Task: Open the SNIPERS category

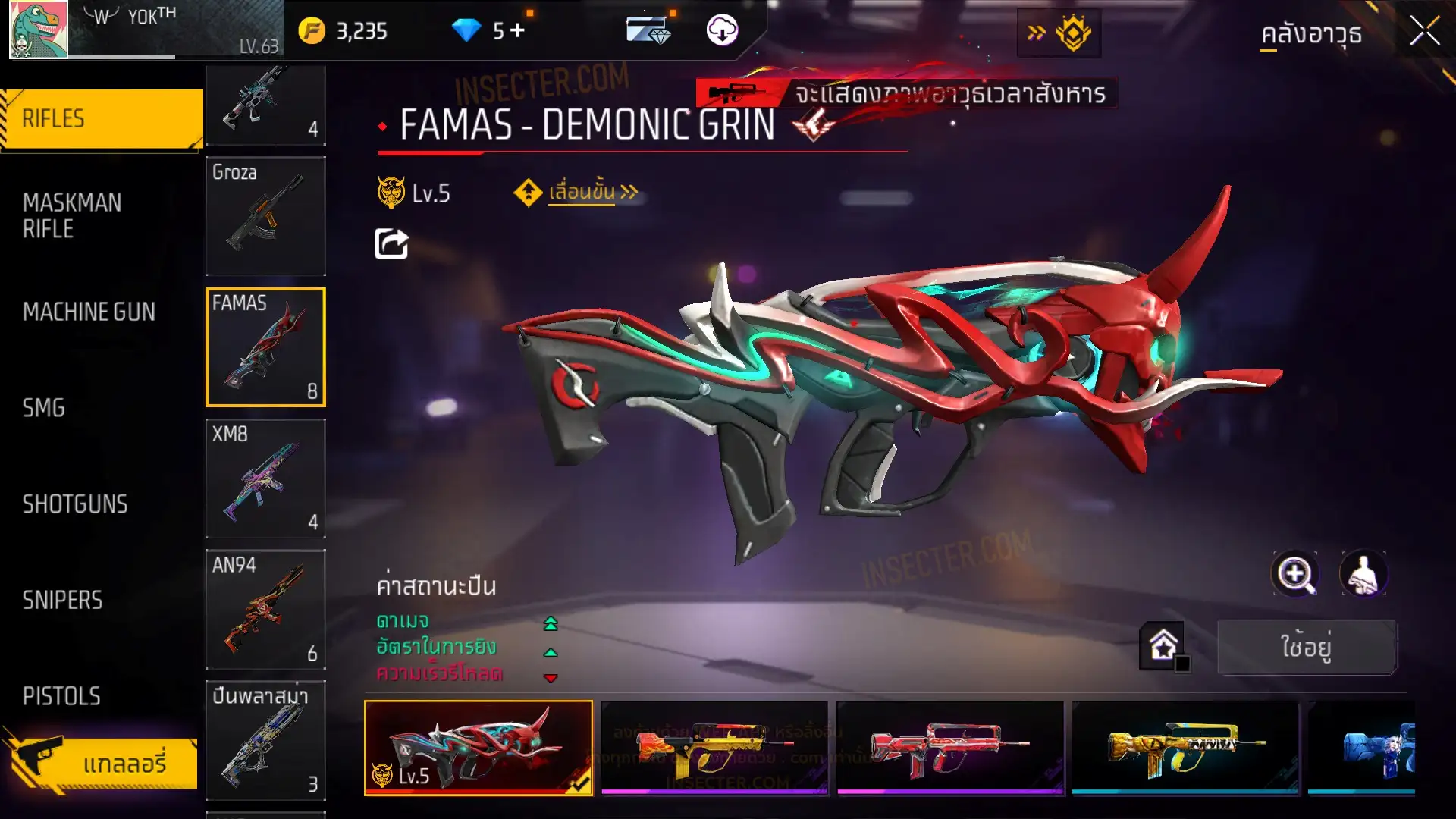Action: point(62,601)
